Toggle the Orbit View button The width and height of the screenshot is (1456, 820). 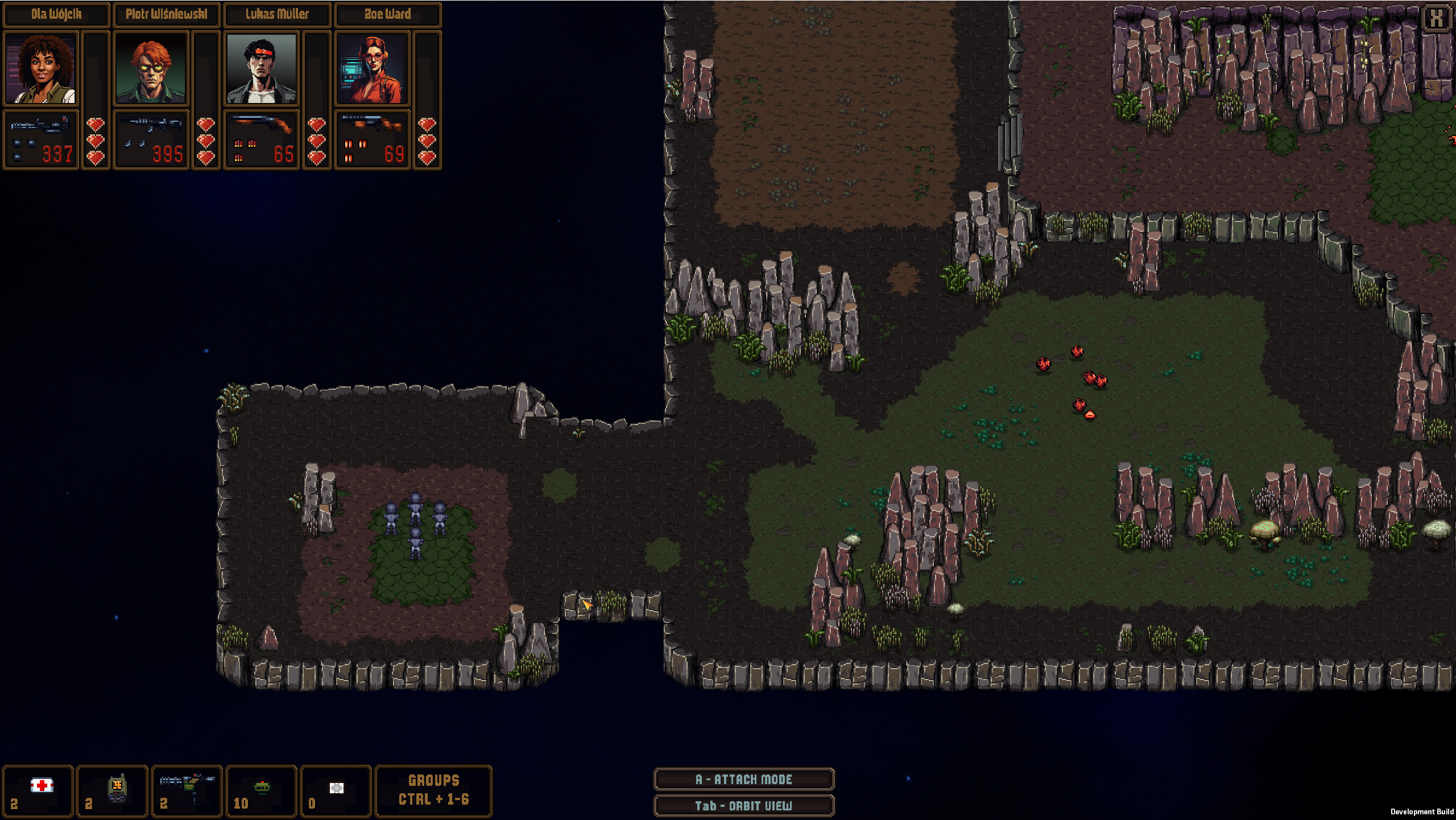[743, 806]
